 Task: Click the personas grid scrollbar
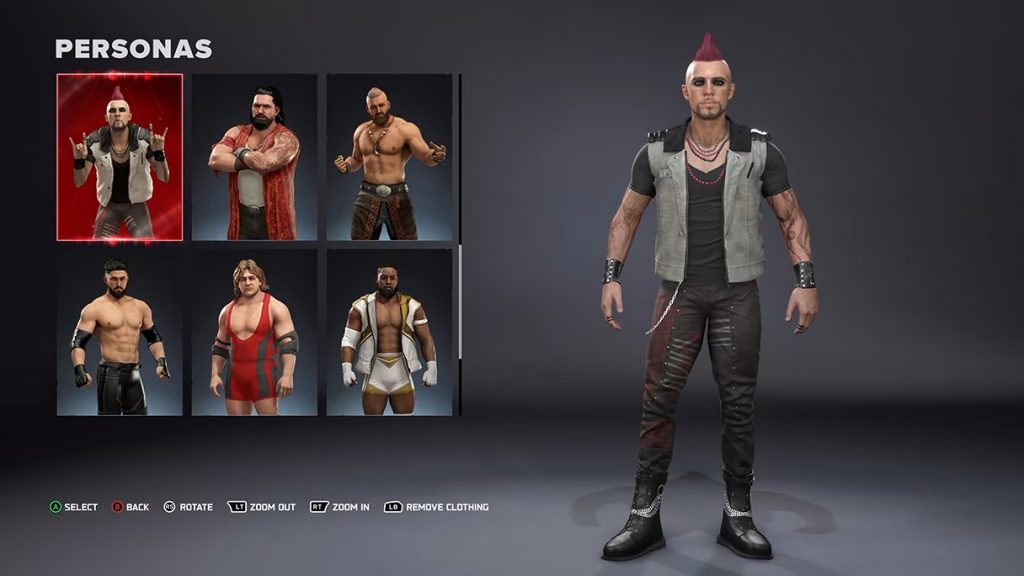pyautogui.click(x=460, y=160)
